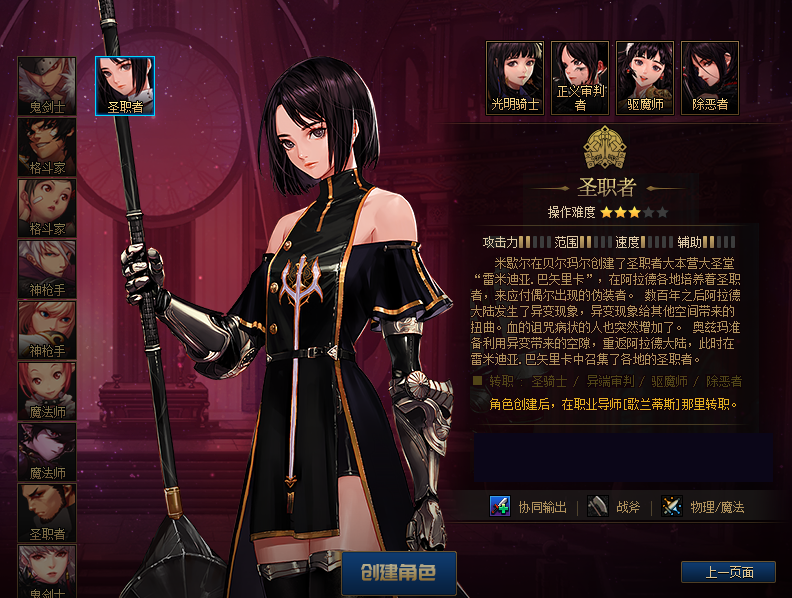This screenshot has width=792, height=598.
Task: Click the 物理/魔法 damage type icon
Action: pyautogui.click(x=673, y=506)
